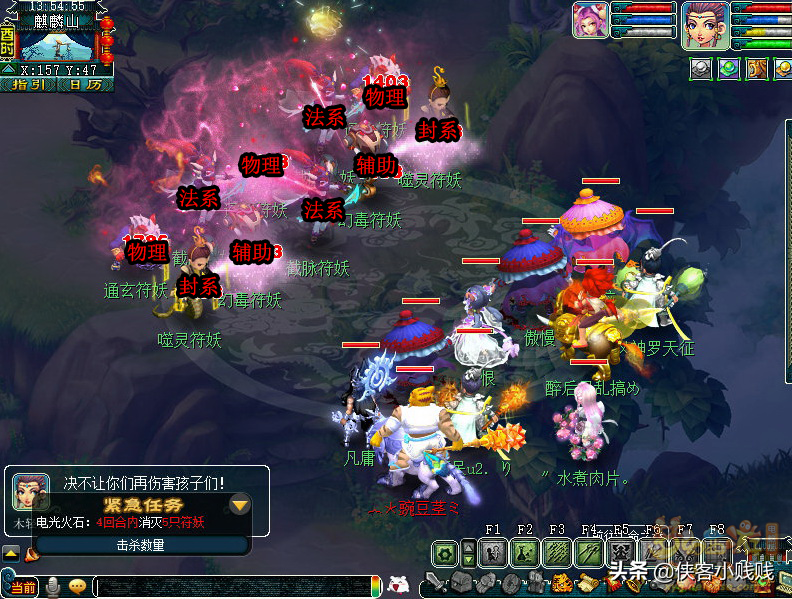Image resolution: width=792 pixels, height=599 pixels.
Task: Click the roaring beast buff icon
Action: [757, 68]
